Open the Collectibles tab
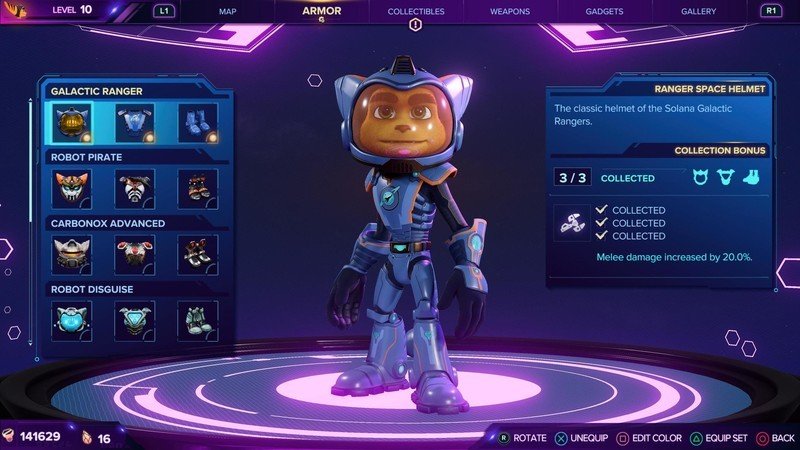This screenshot has height=450, width=800. [415, 11]
